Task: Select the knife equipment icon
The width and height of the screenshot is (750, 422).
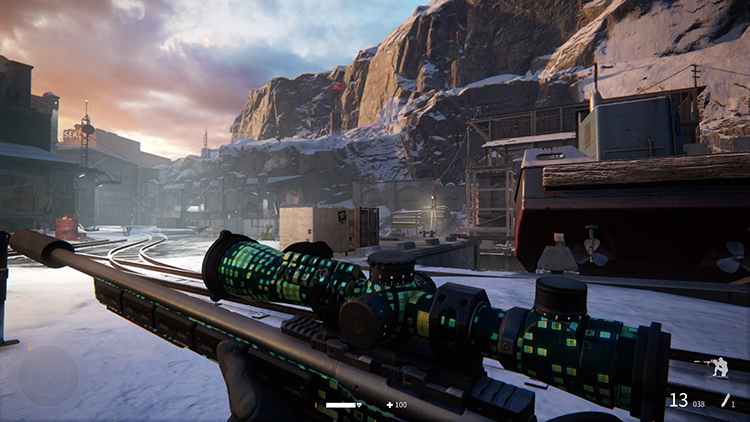Action: [x=725, y=400]
